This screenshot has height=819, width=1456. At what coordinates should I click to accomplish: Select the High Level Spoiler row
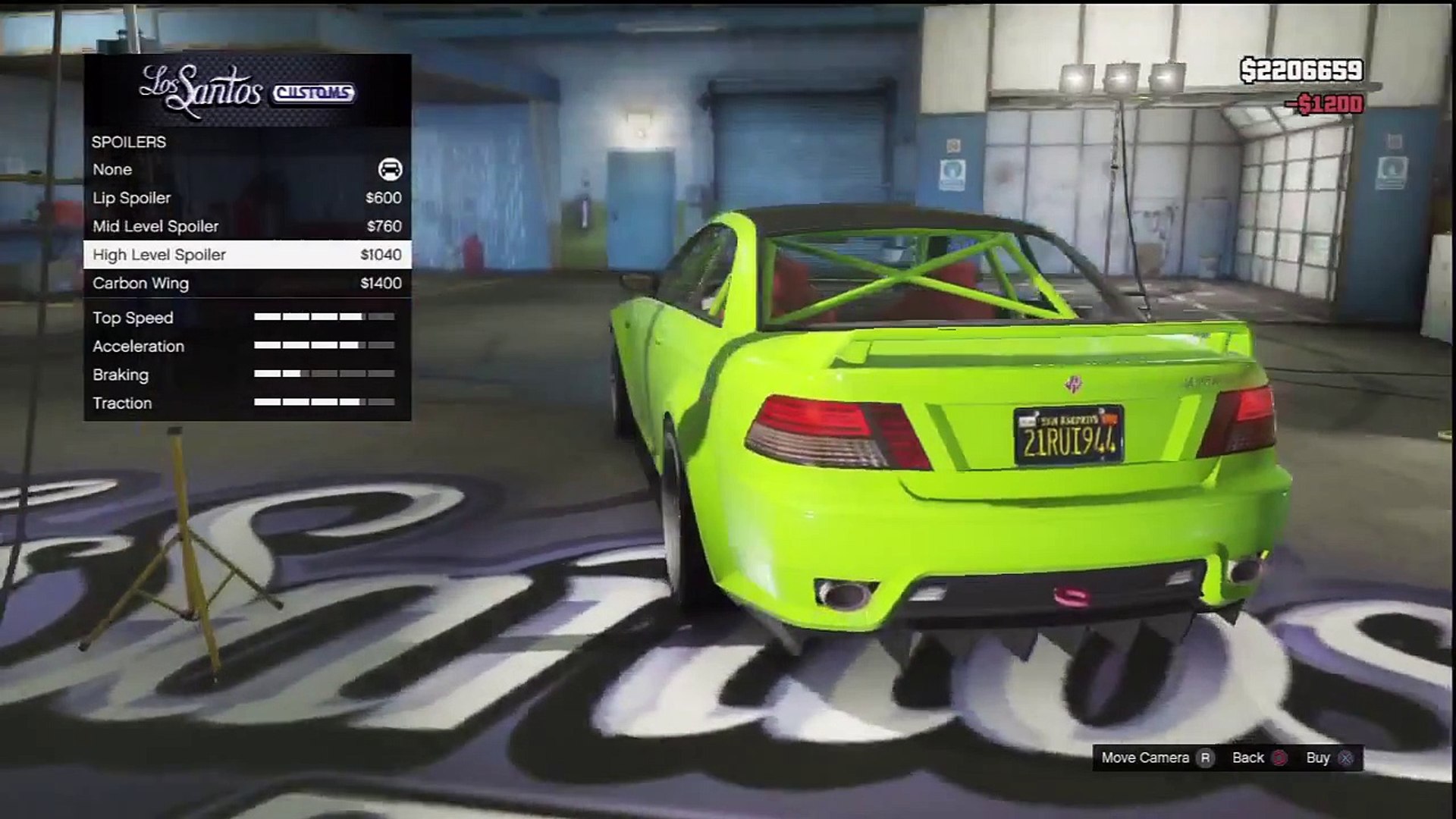(x=246, y=255)
